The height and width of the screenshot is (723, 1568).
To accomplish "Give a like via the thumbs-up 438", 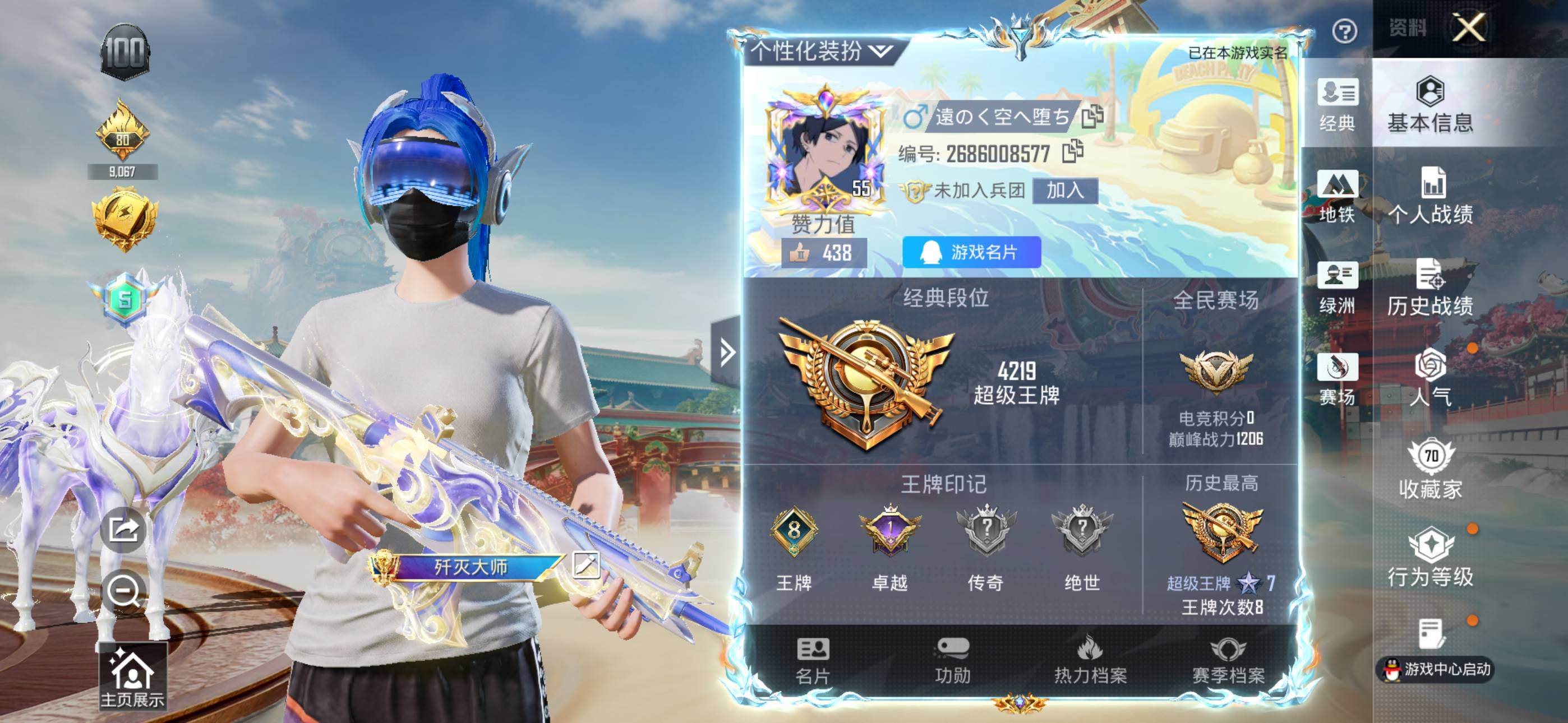I will 824,253.
